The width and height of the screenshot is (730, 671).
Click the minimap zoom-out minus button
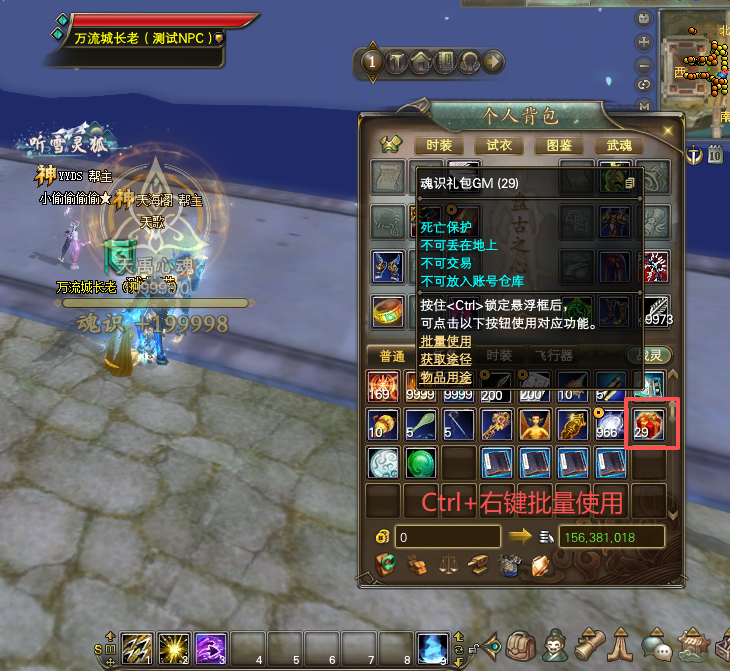pyautogui.click(x=645, y=63)
